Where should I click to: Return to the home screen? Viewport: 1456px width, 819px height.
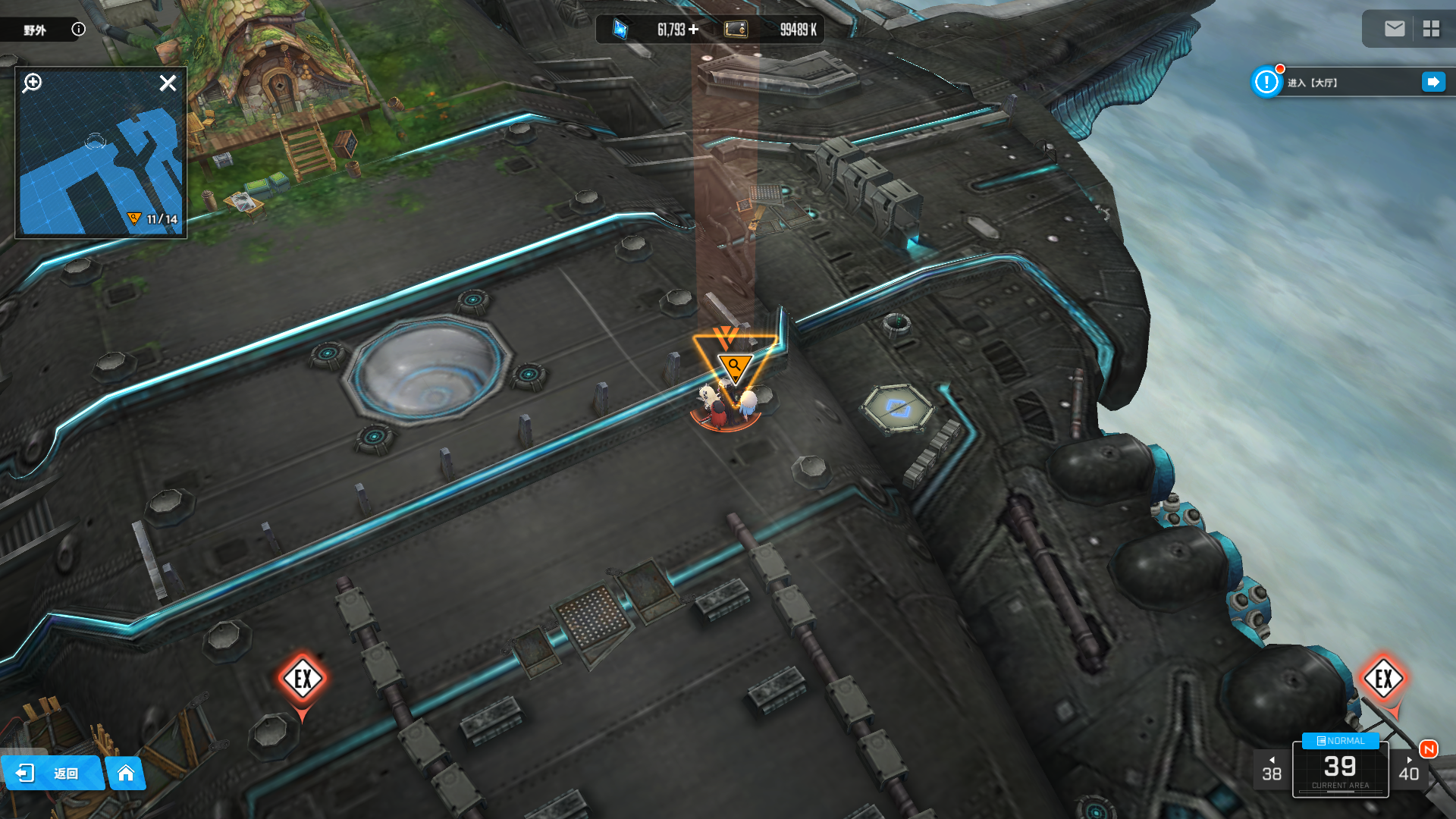pyautogui.click(x=126, y=773)
